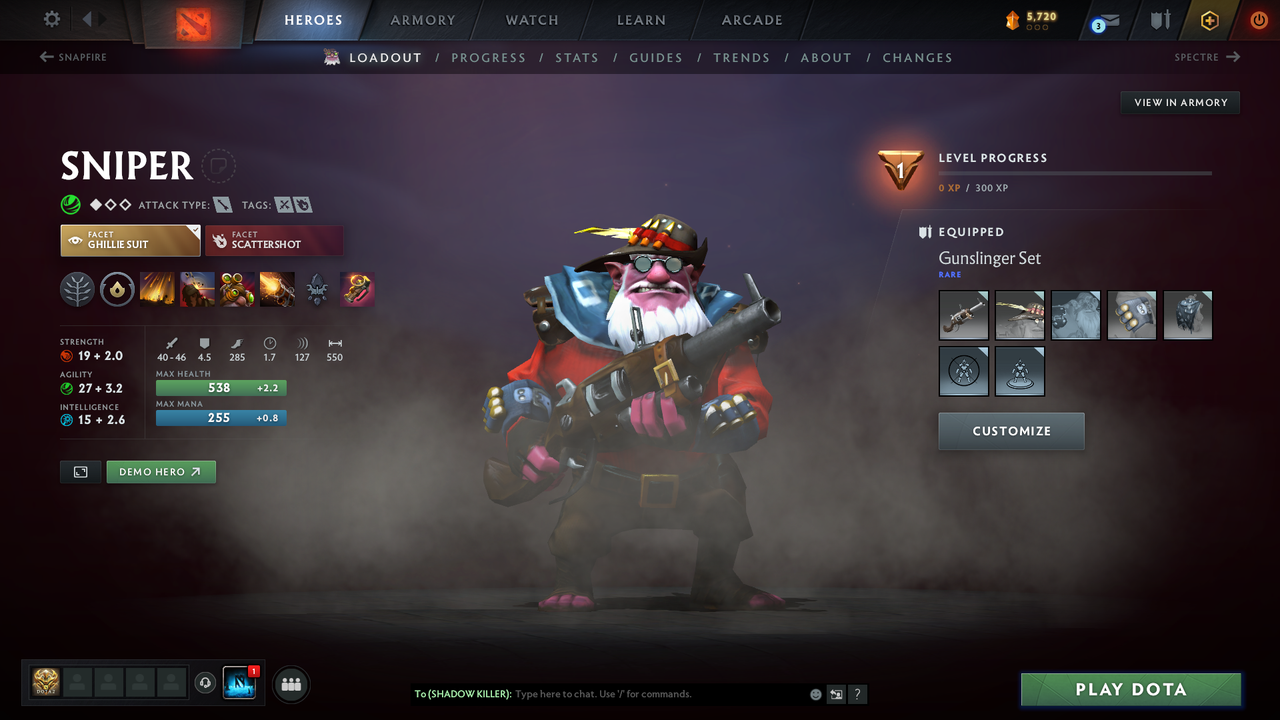Click the Dota Plus hexagon icon
This screenshot has width=1280, height=720.
(1209, 20)
